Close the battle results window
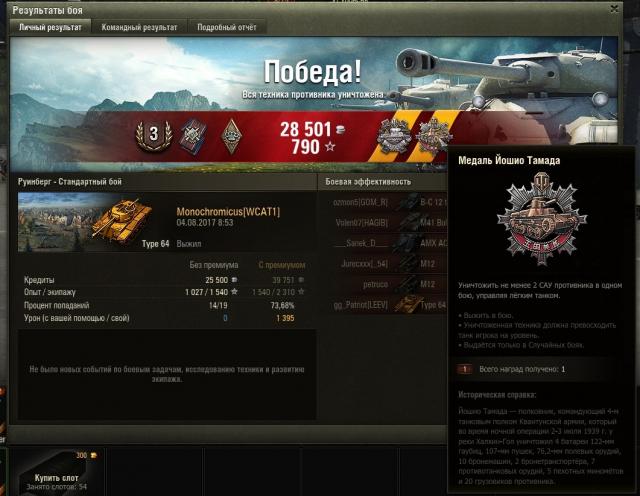Viewport: 640px width, 496px height. point(624,8)
